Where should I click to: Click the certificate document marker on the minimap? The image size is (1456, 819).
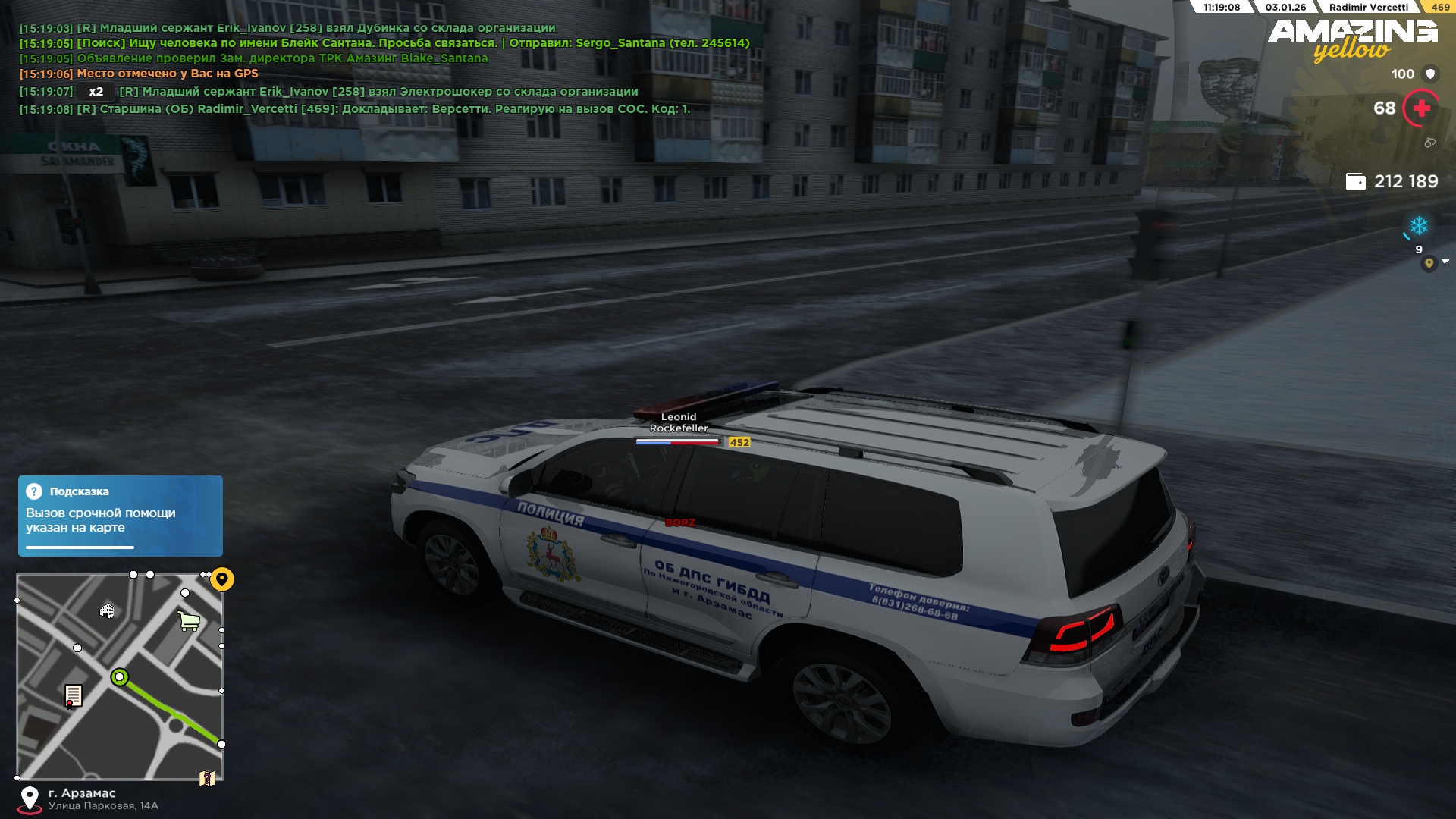click(x=74, y=695)
